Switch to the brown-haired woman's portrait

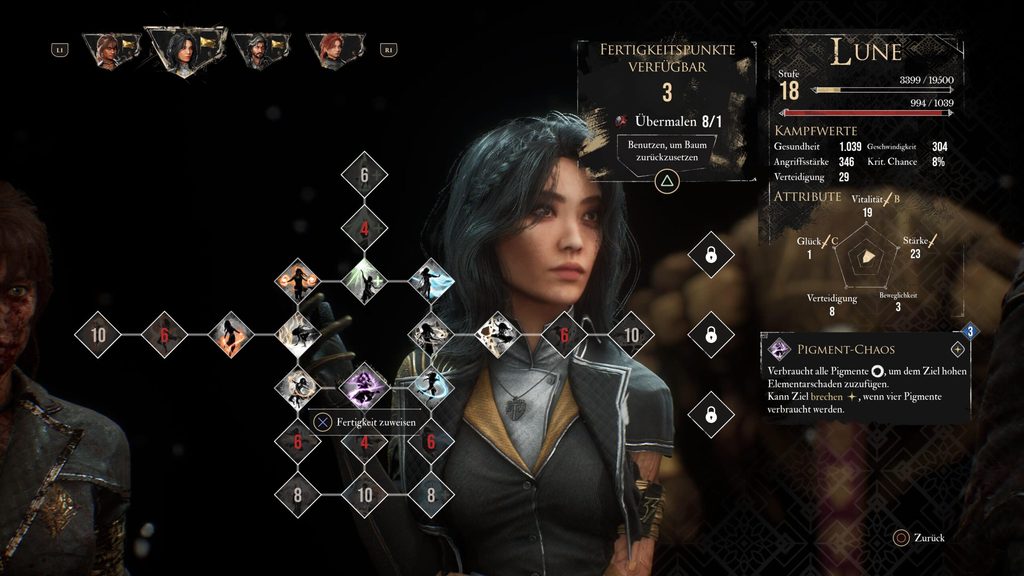pos(108,50)
